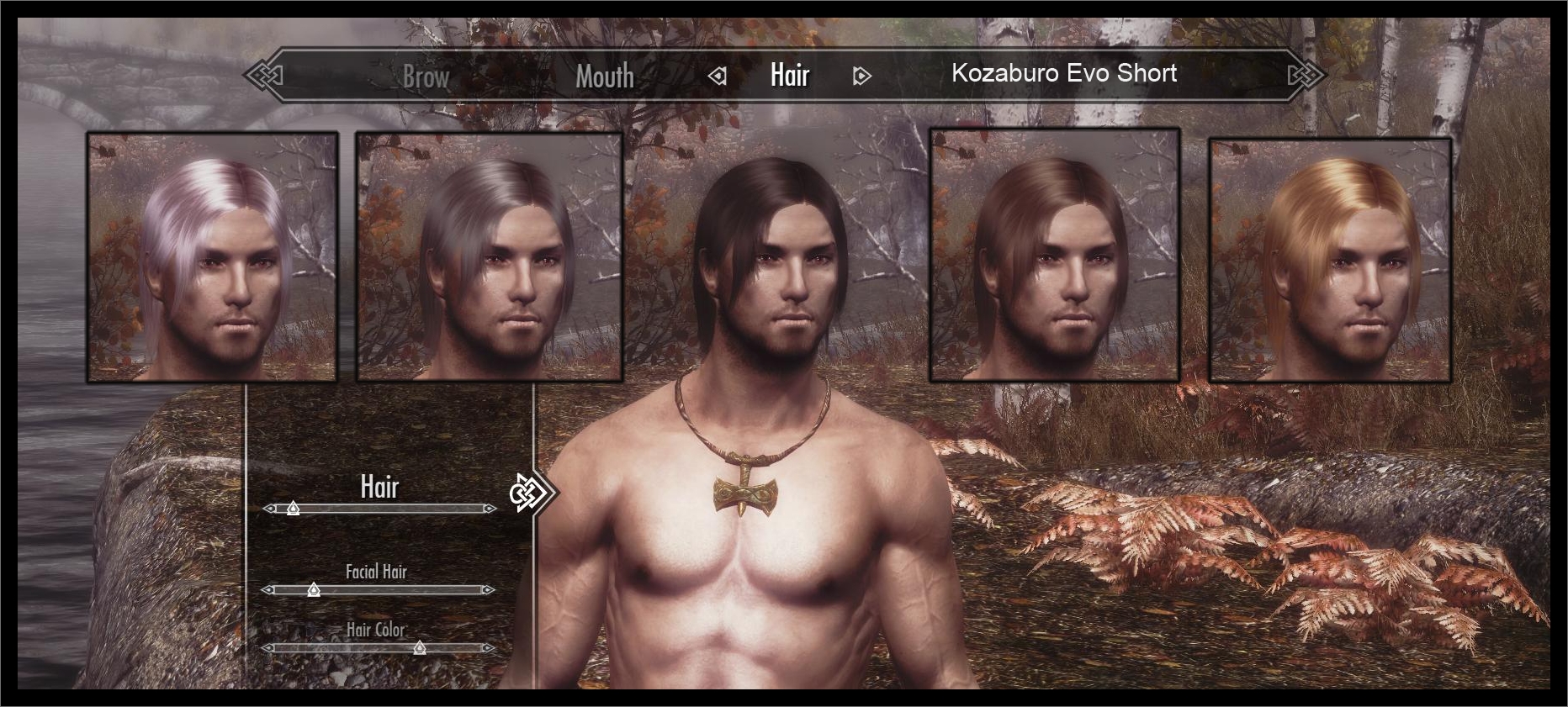Click the right arrow beside Hair

(861, 77)
